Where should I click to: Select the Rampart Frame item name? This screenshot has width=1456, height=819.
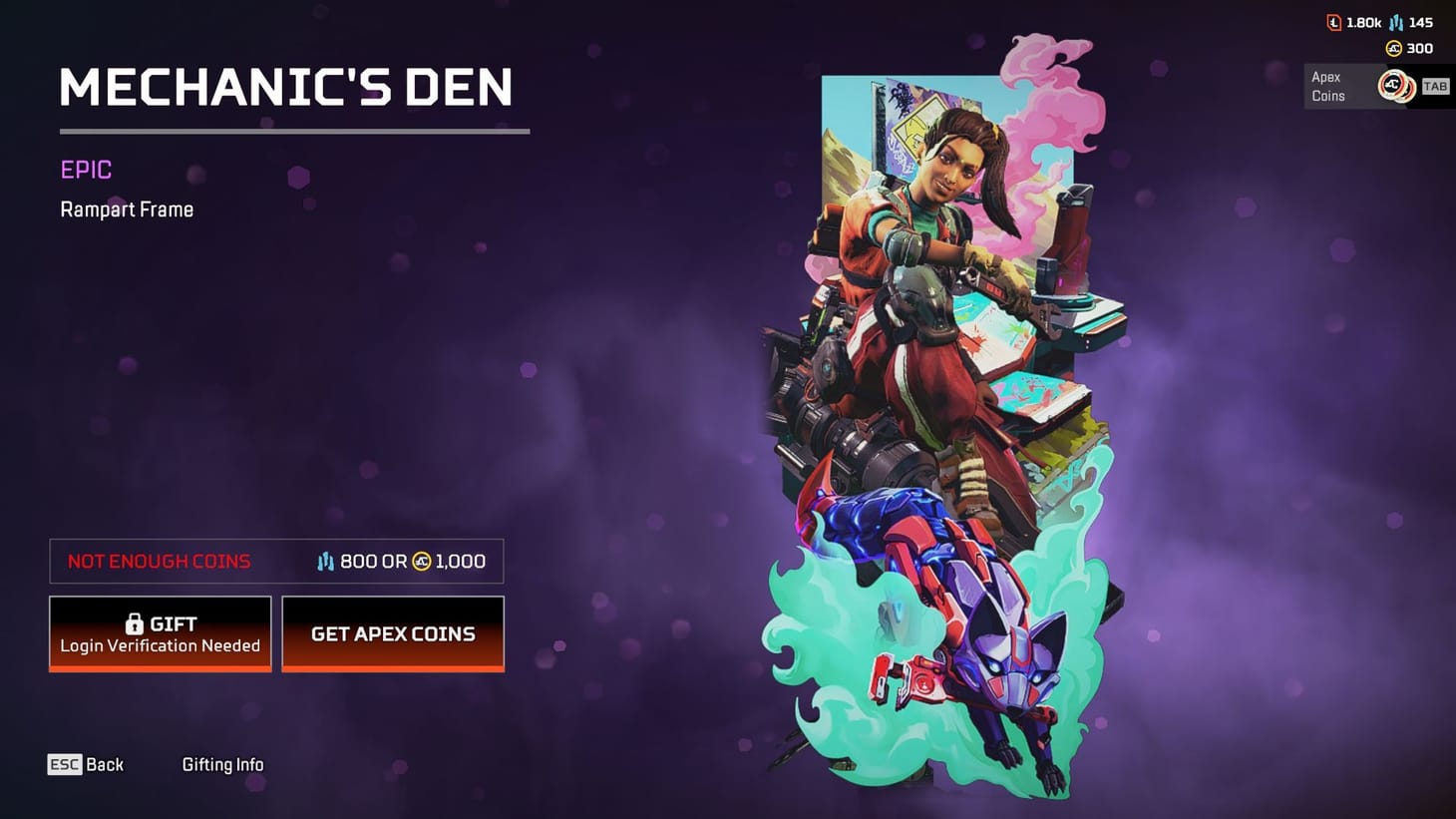(x=127, y=209)
